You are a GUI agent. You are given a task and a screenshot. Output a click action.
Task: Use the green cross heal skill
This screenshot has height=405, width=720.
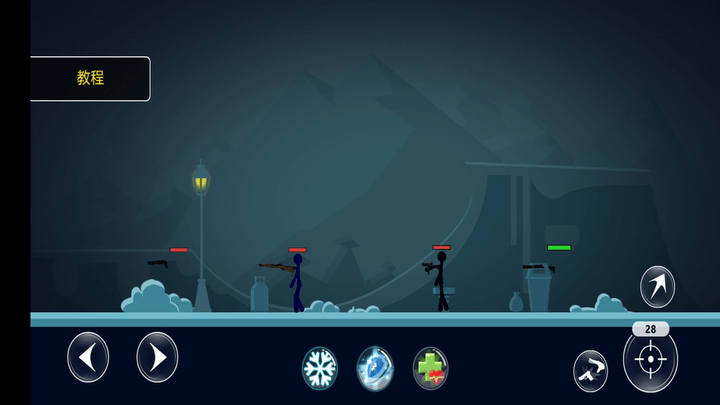[431, 368]
